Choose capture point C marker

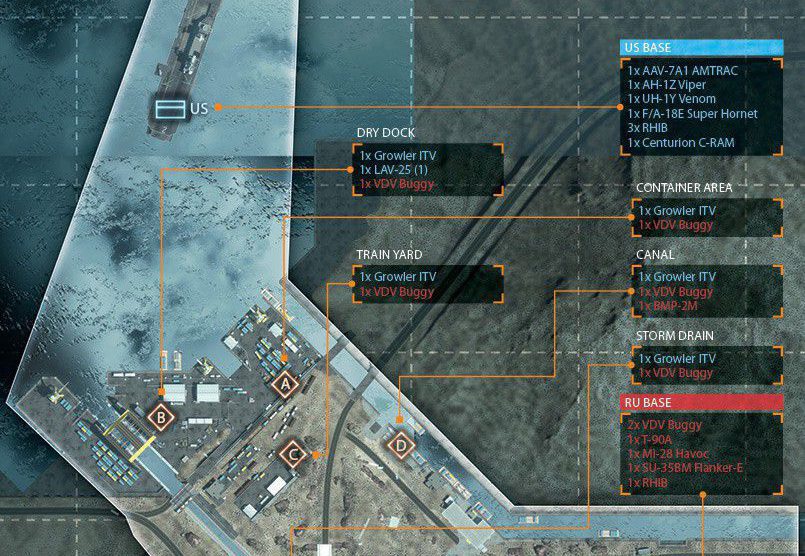[x=293, y=456]
